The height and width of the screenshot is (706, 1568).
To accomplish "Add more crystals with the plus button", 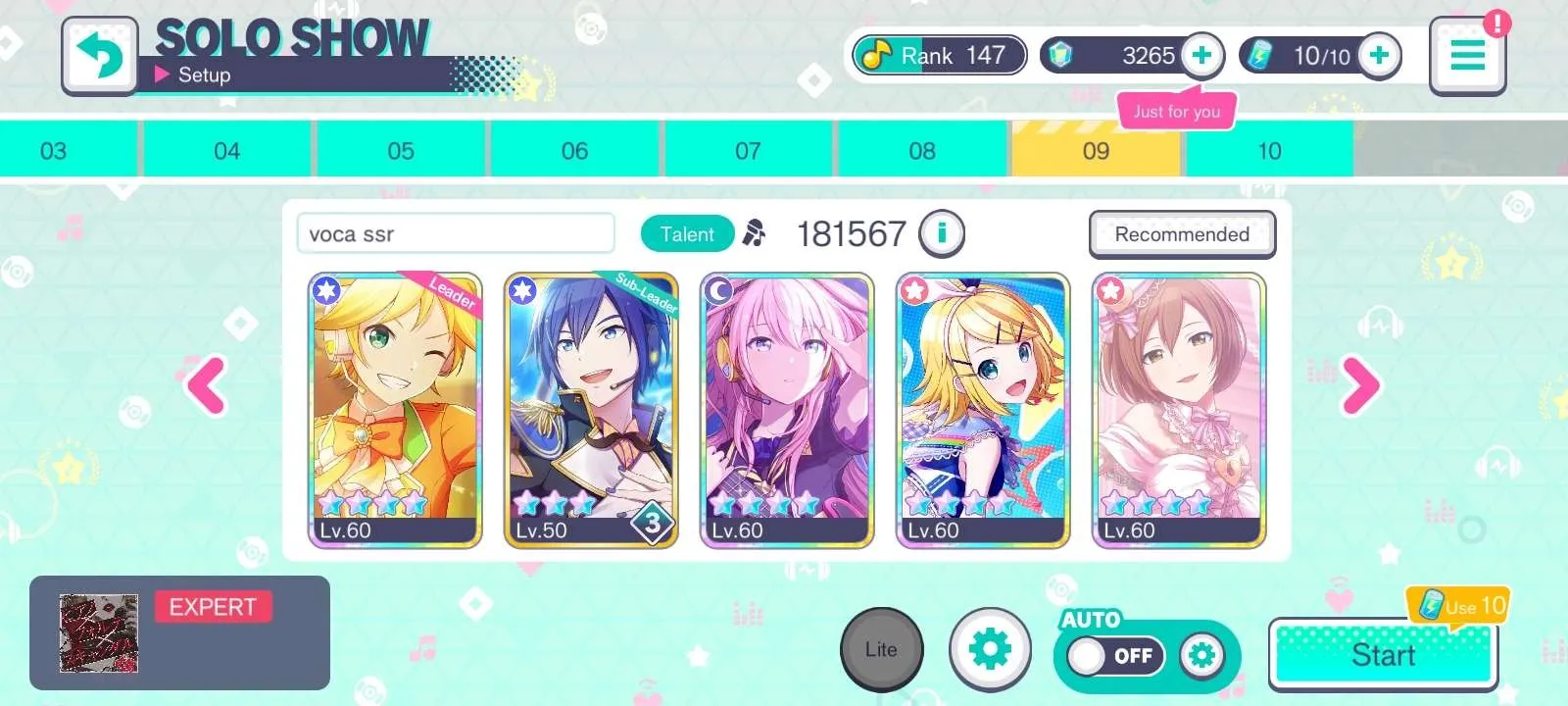I will (x=1201, y=55).
